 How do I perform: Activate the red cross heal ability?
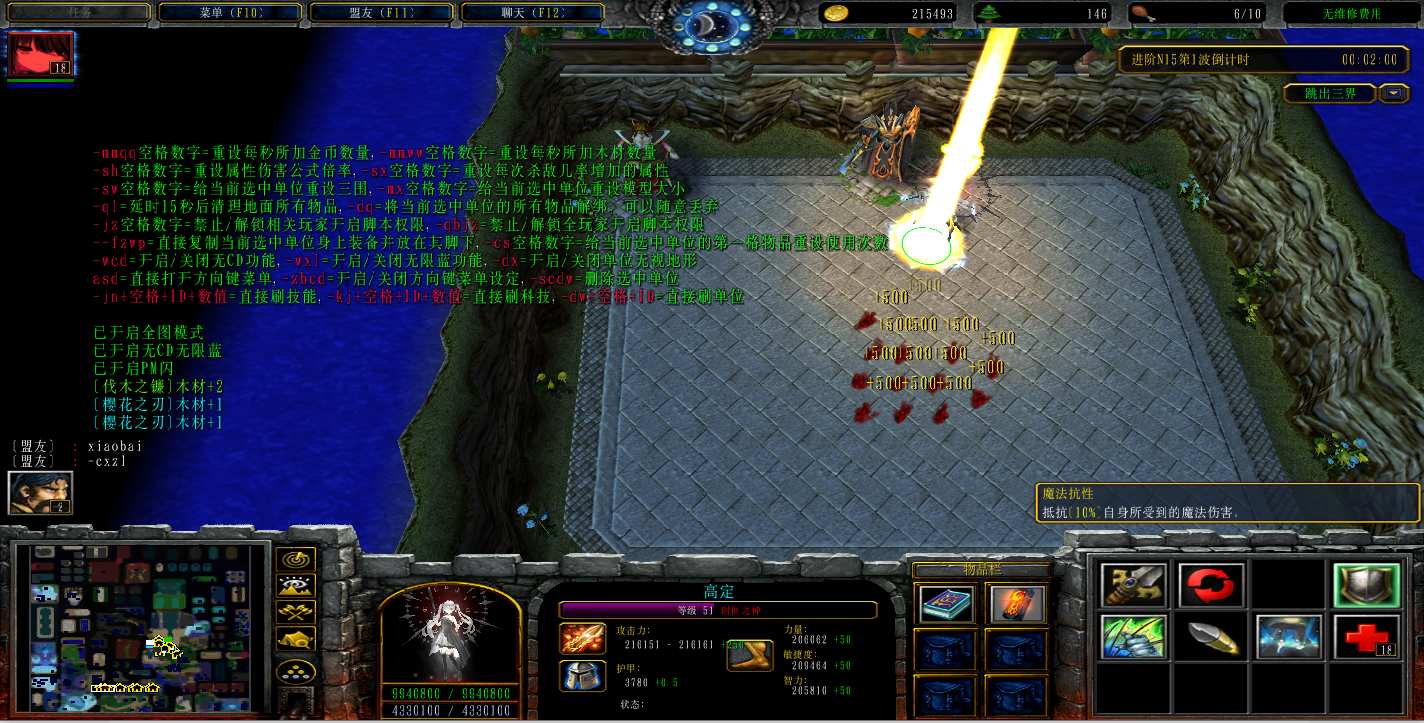(x=1365, y=638)
